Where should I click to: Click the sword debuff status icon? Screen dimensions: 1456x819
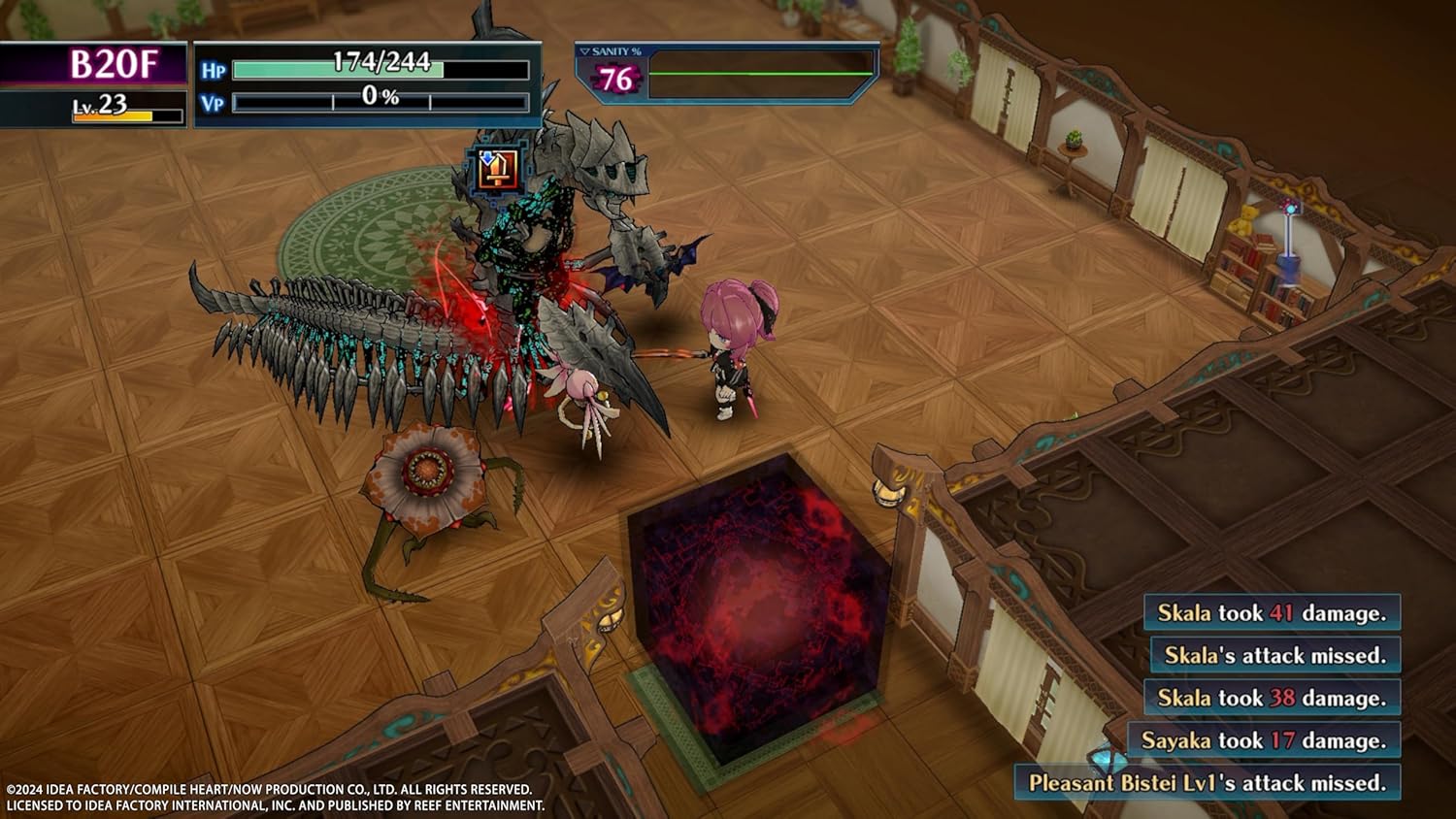497,171
